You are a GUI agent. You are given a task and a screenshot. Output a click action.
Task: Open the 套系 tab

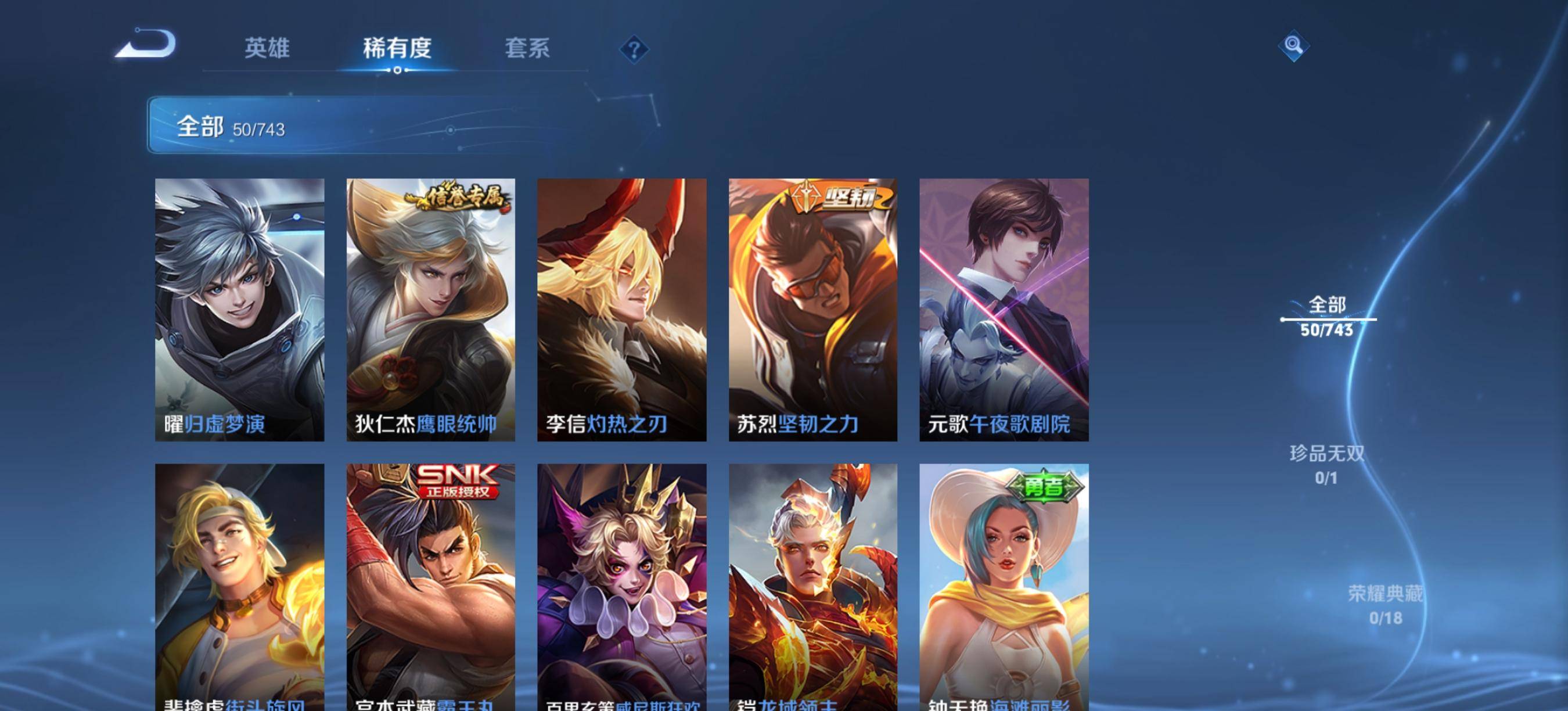click(x=527, y=48)
